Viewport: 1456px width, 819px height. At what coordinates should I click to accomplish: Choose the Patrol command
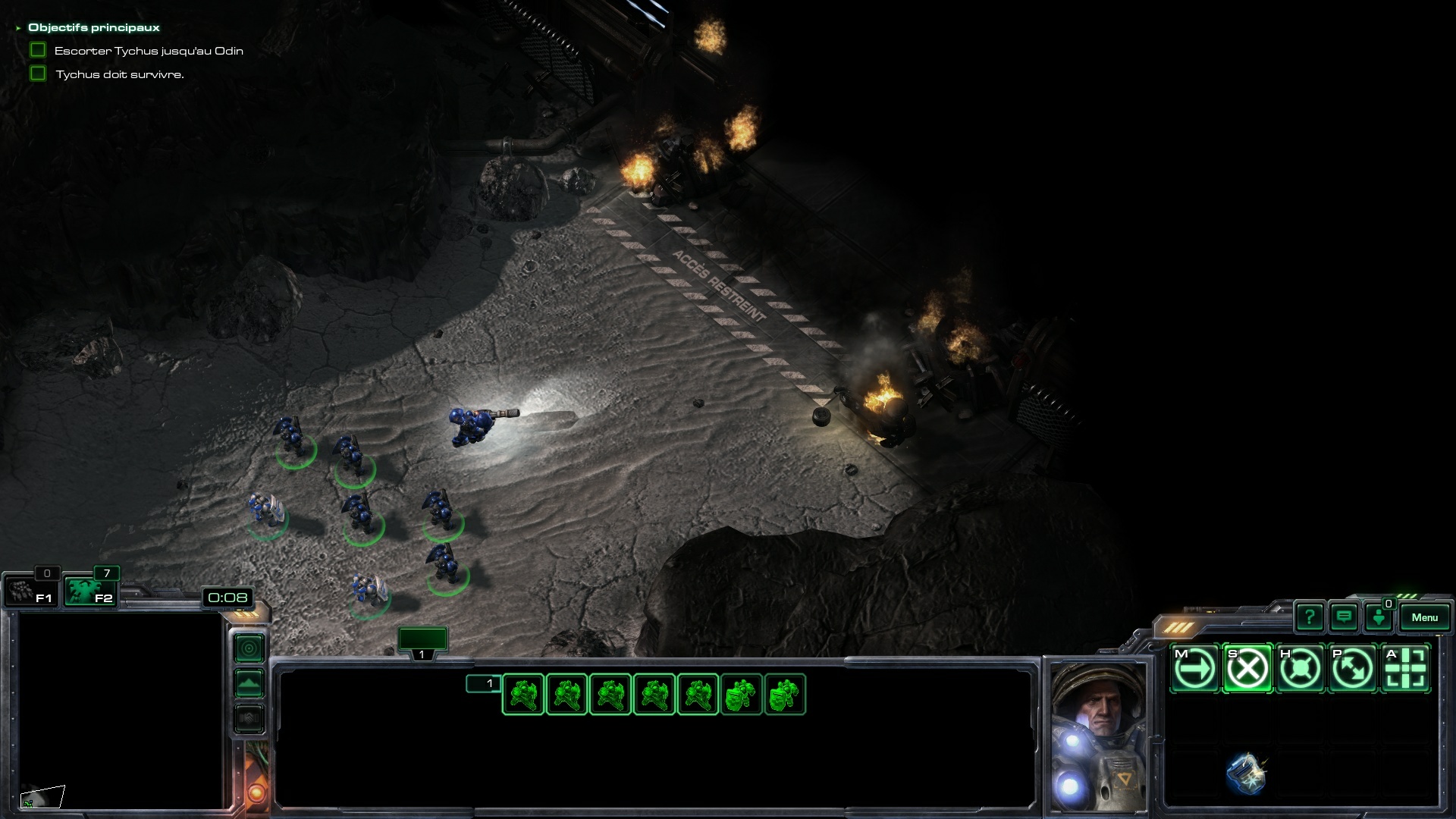pos(1353,669)
